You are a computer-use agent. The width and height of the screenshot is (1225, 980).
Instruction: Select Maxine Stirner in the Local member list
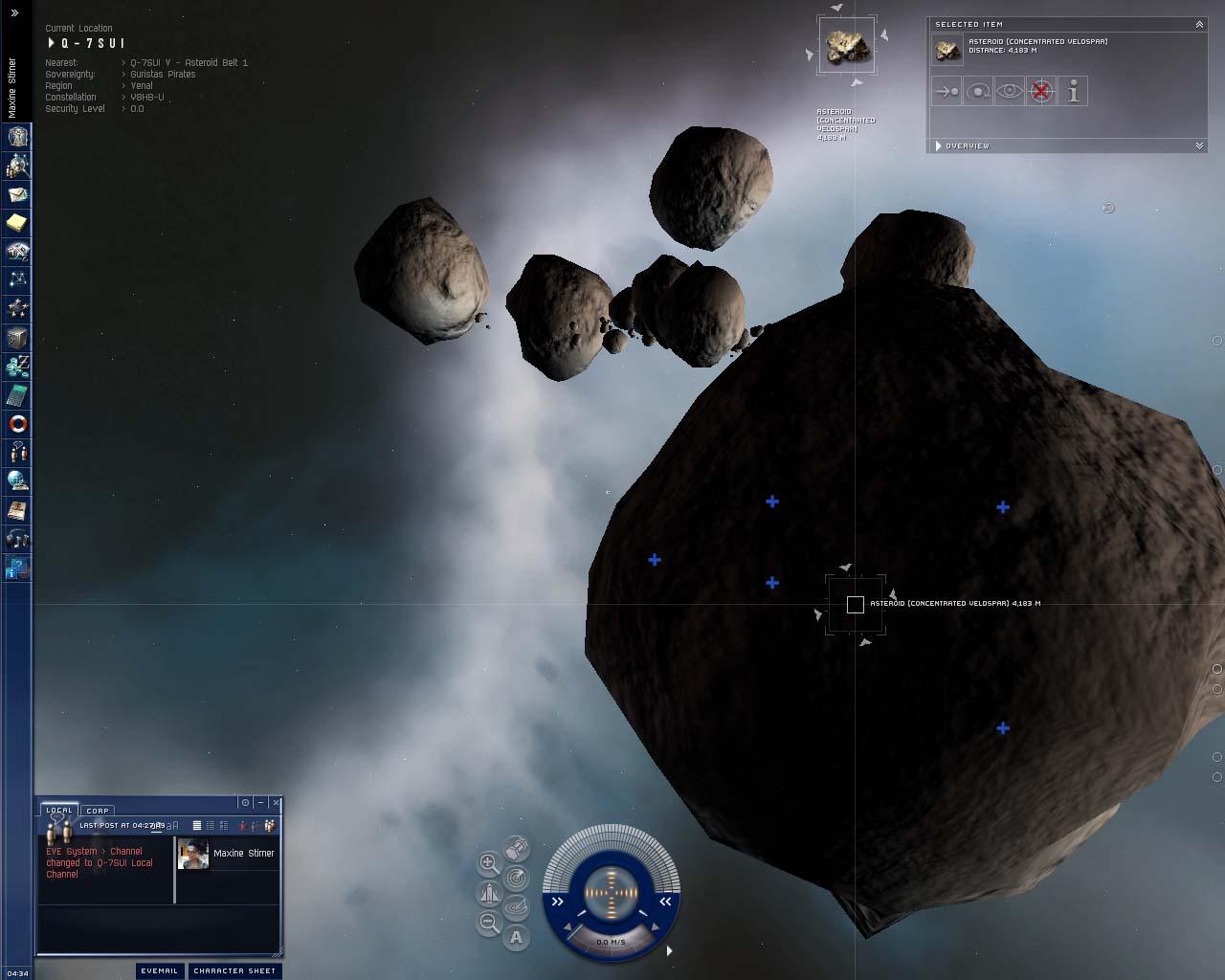point(243,853)
